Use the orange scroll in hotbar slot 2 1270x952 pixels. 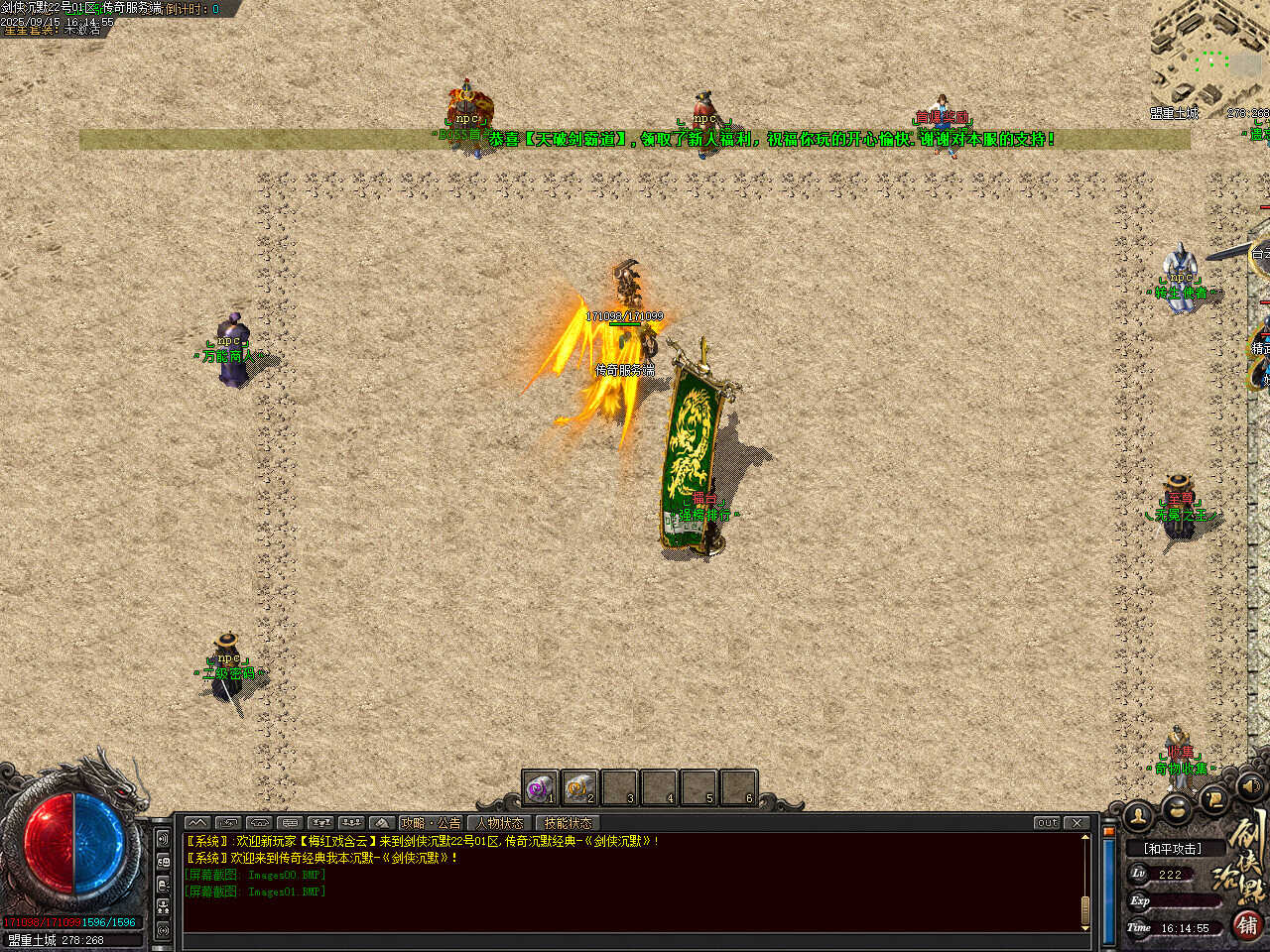(x=578, y=788)
